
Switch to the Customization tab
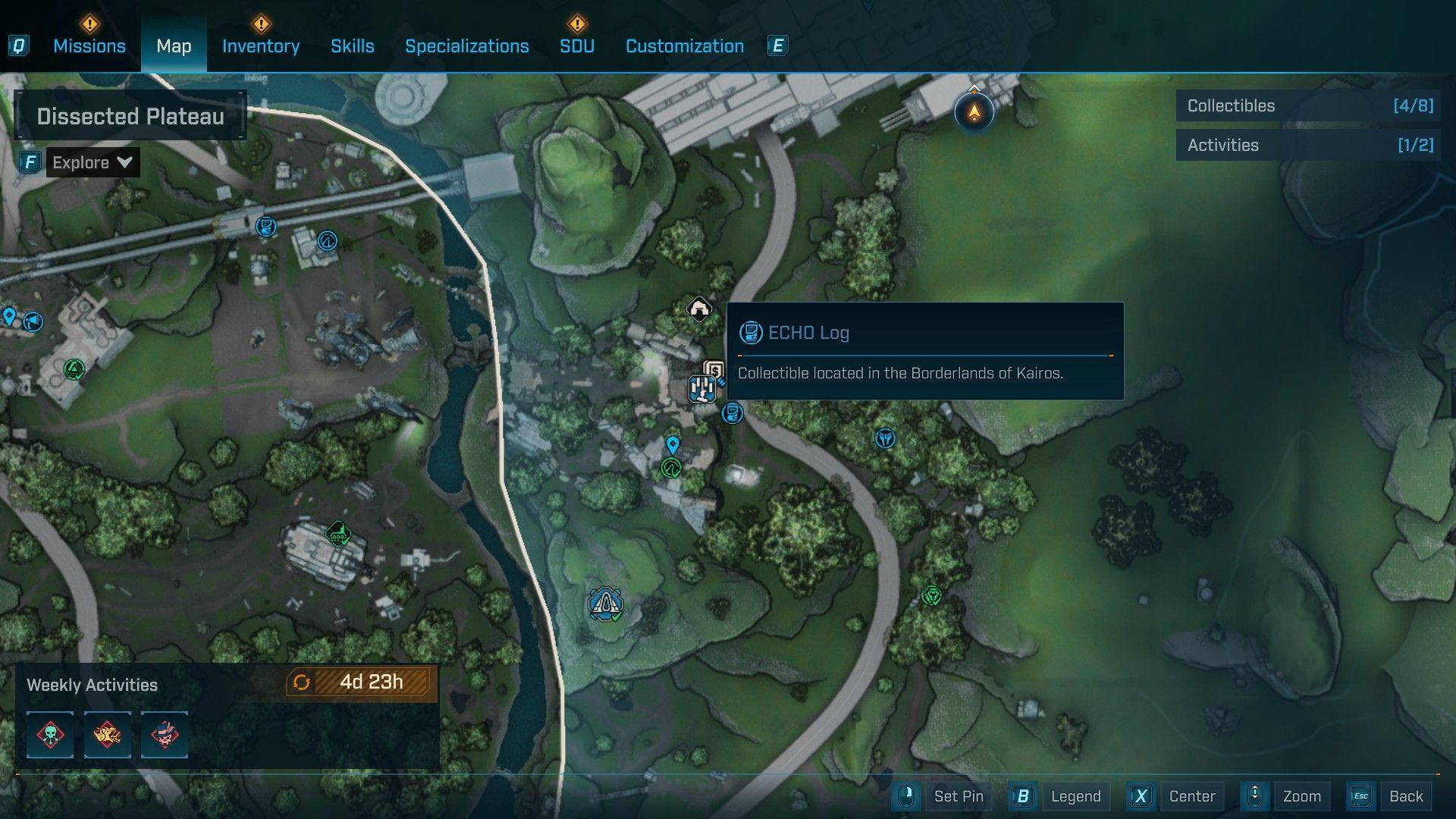[684, 46]
